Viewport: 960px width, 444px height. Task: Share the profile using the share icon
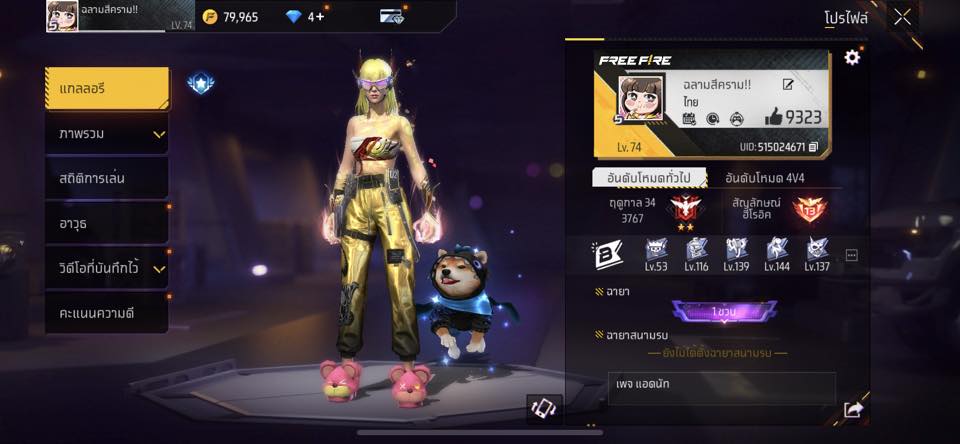click(x=853, y=409)
